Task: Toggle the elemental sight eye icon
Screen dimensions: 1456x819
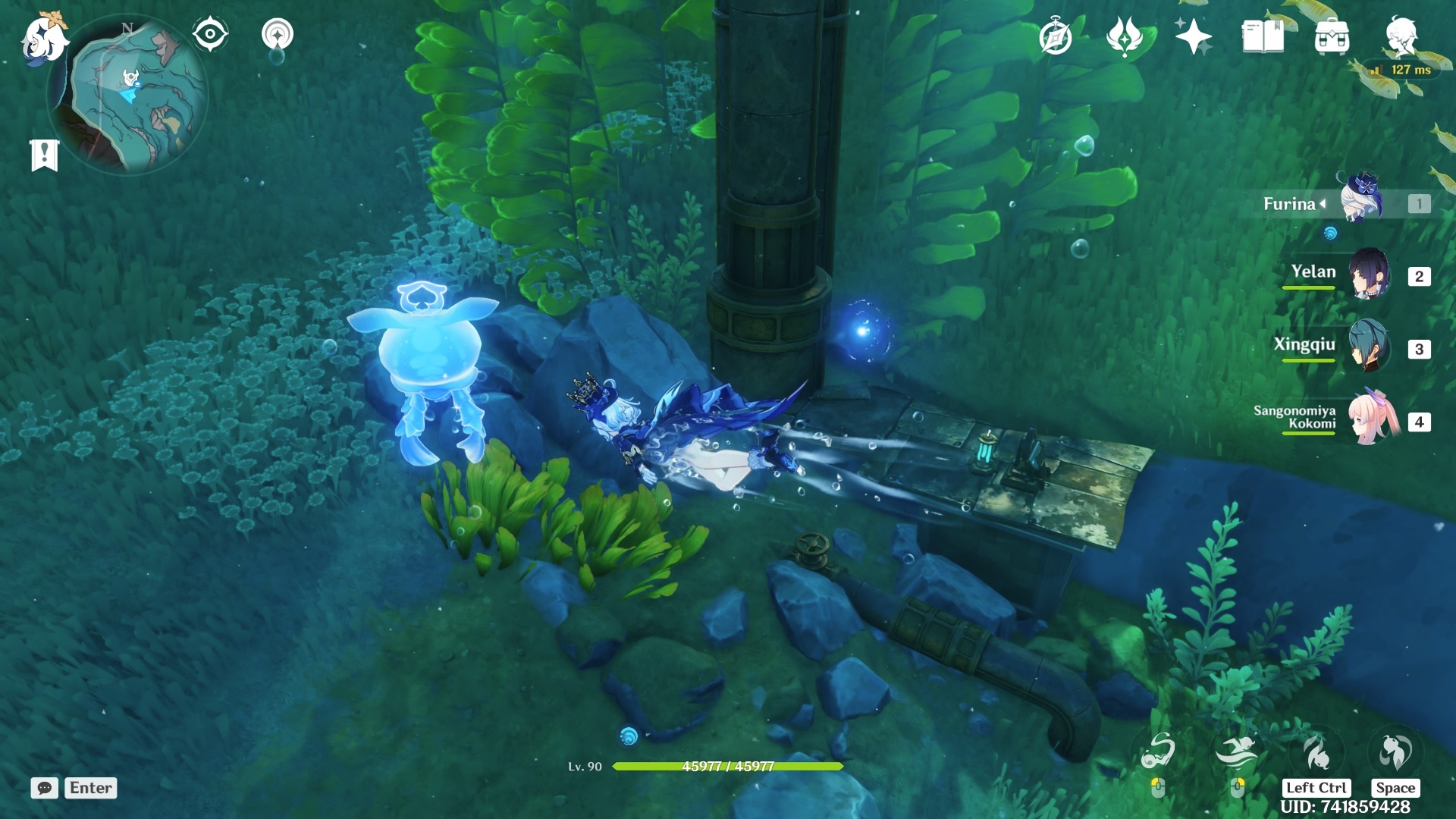Action: tap(210, 34)
